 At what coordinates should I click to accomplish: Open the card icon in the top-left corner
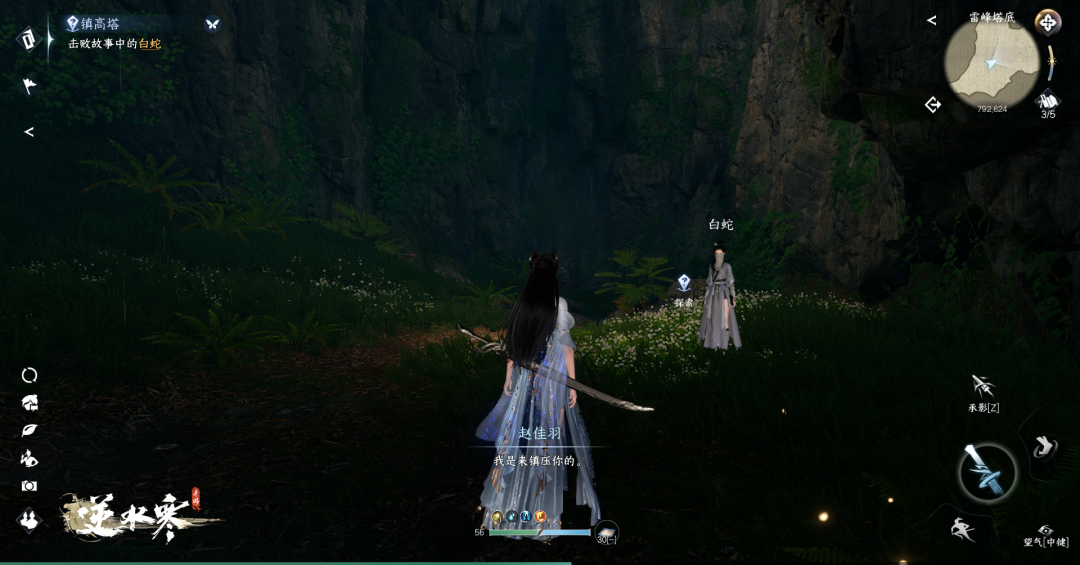(29, 39)
